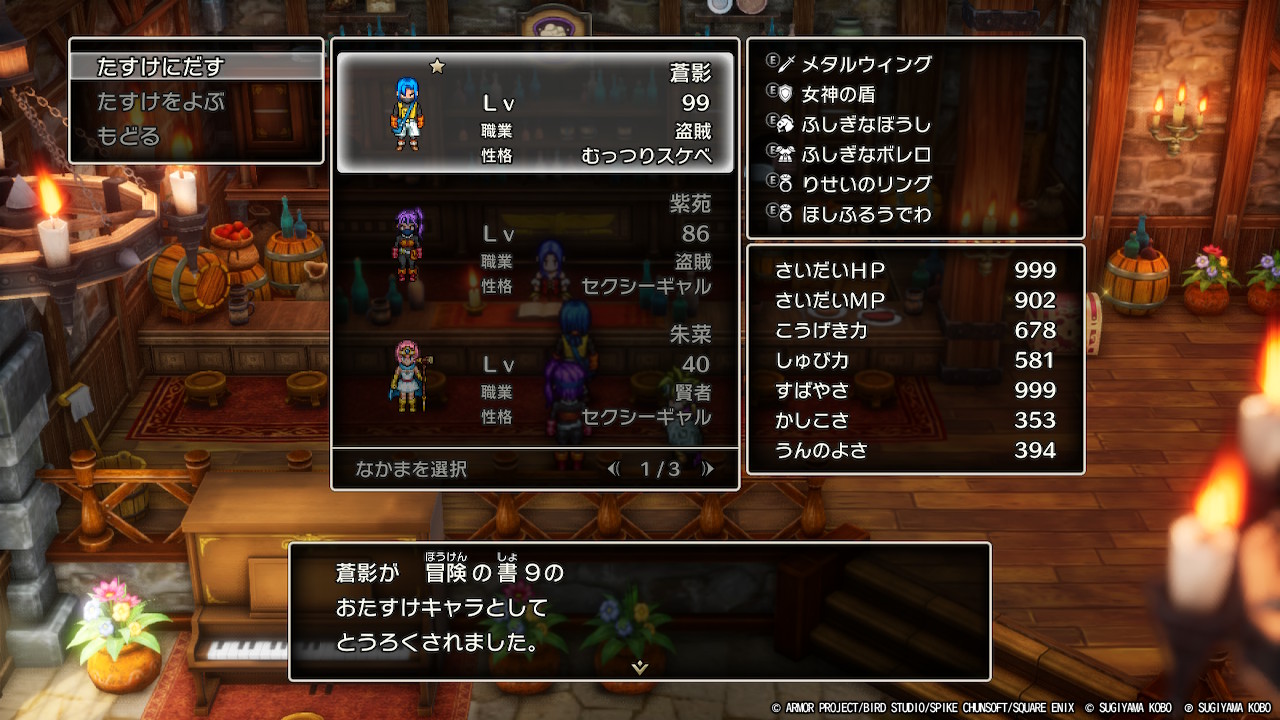Click the ふしぎなボレロ armor icon
Image resolution: width=1280 pixels, height=720 pixels.
tap(786, 152)
